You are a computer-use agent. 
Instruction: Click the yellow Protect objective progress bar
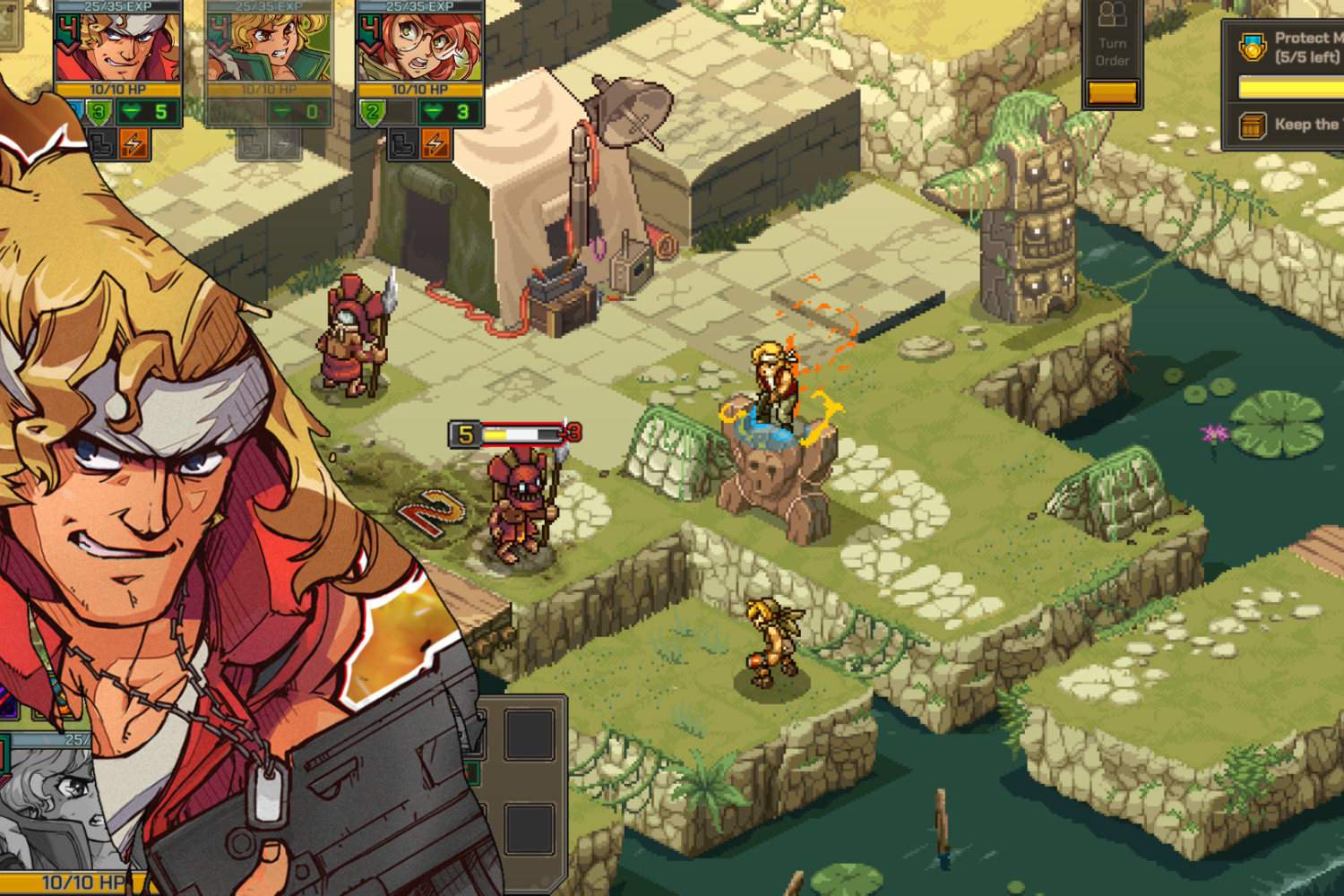pos(1290,86)
